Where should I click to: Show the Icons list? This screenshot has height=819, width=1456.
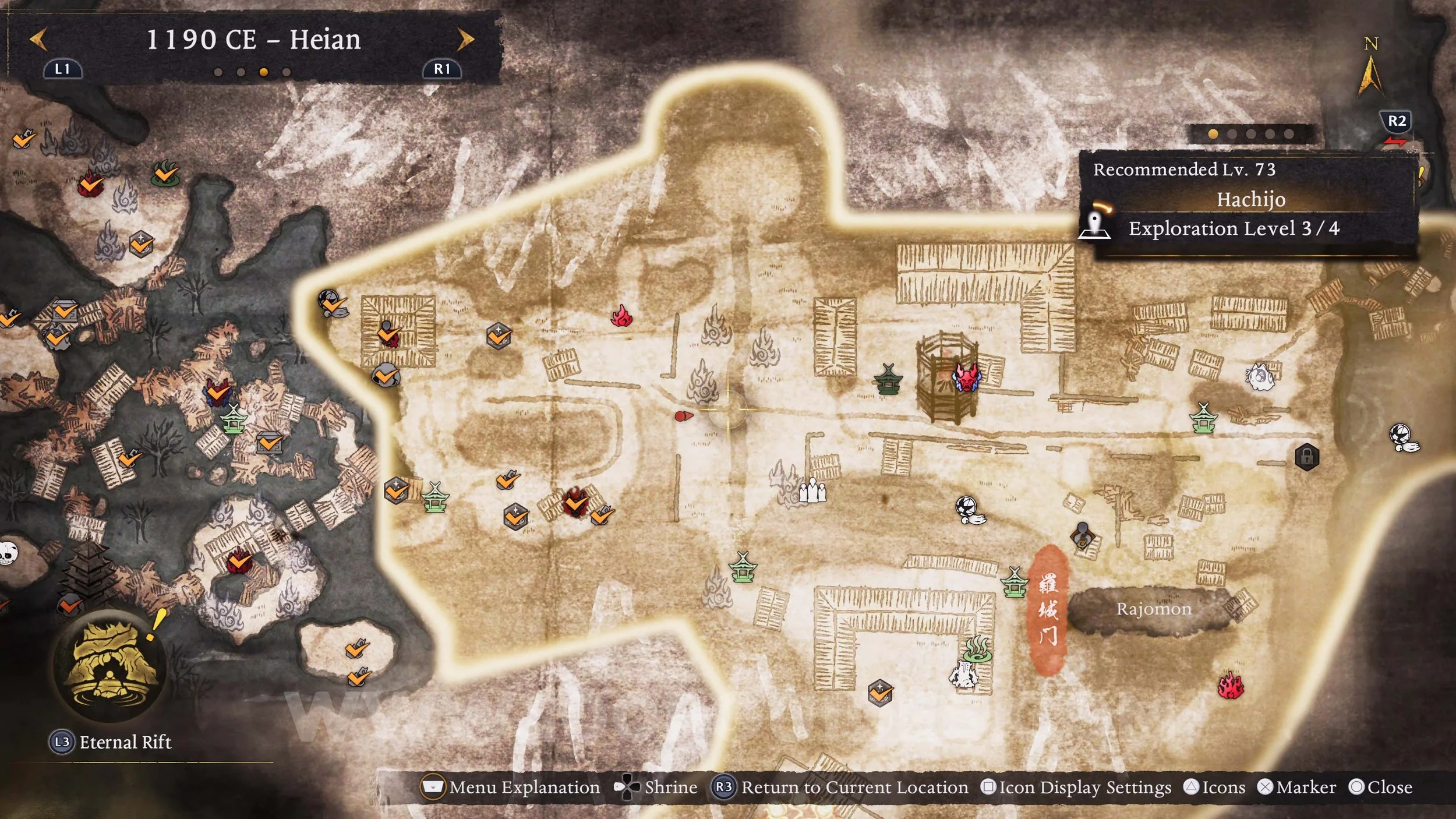click(1215, 788)
